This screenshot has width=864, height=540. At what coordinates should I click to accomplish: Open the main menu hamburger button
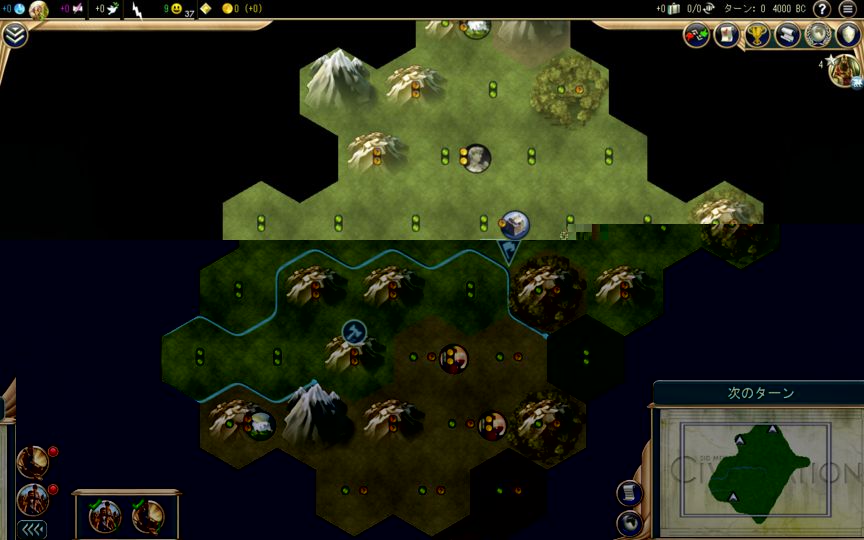pos(848,9)
